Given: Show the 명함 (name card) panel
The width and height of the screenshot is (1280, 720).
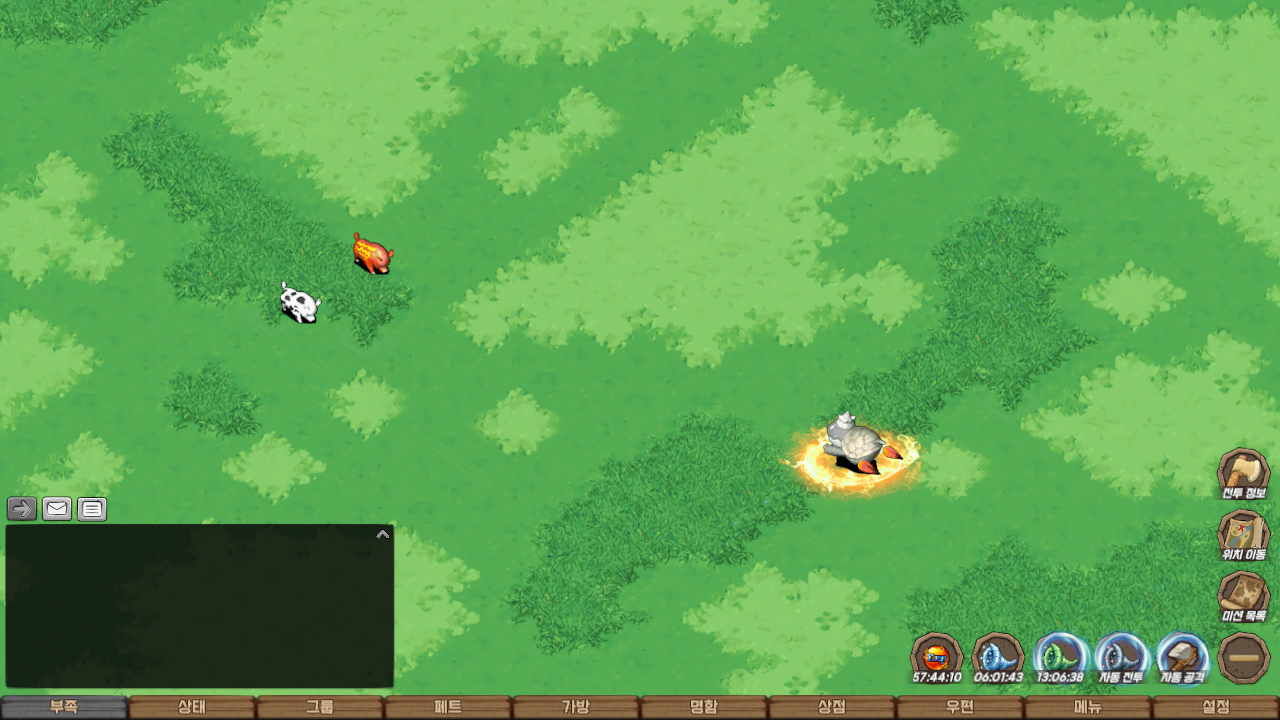Looking at the screenshot, I should click(704, 707).
